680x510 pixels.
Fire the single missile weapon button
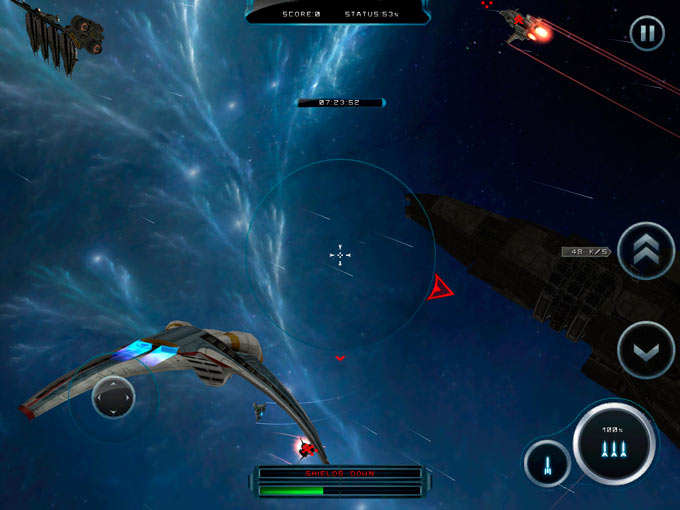pos(547,464)
